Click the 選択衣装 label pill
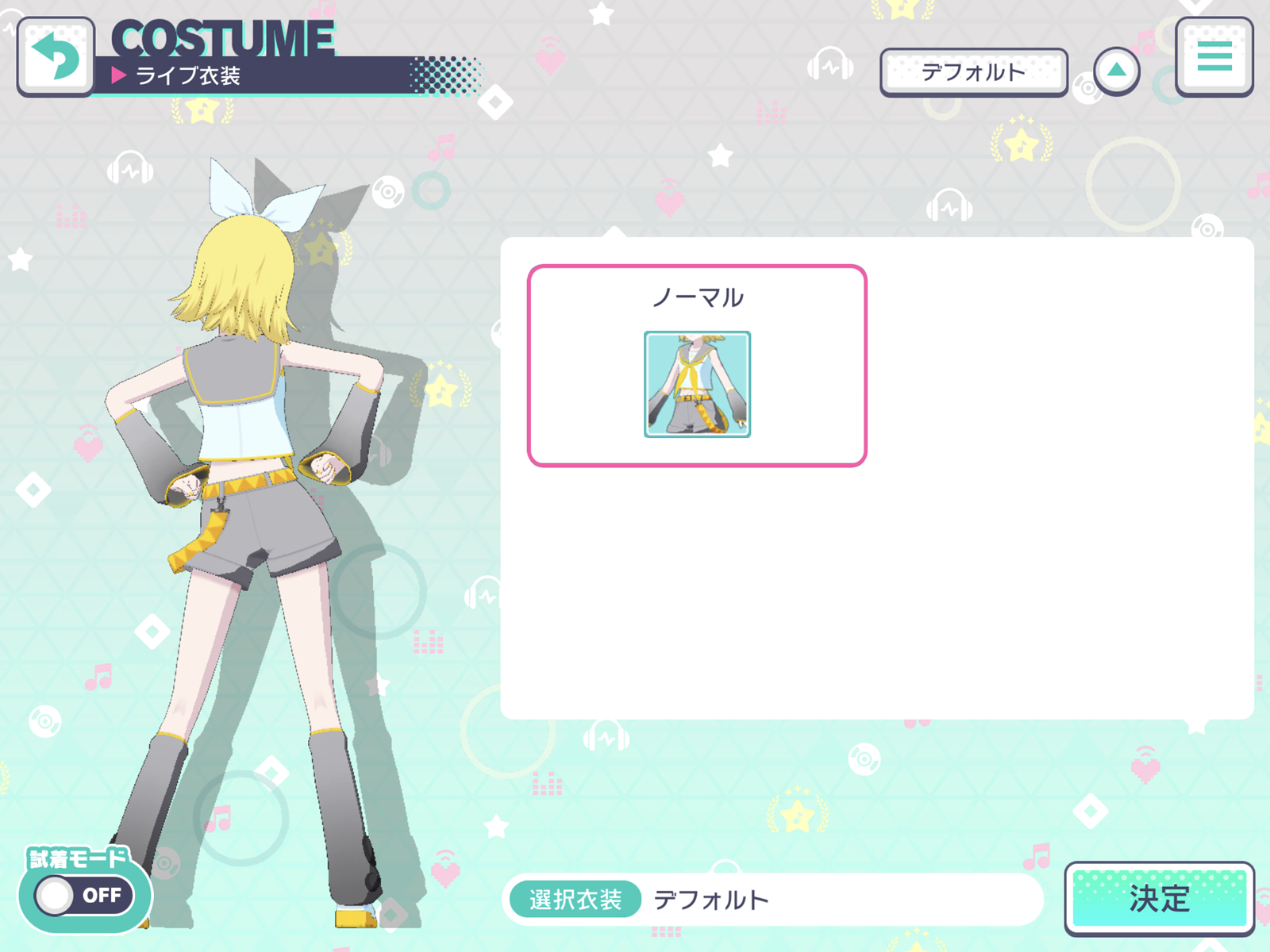Screen dimensions: 1270x952 click(575, 900)
